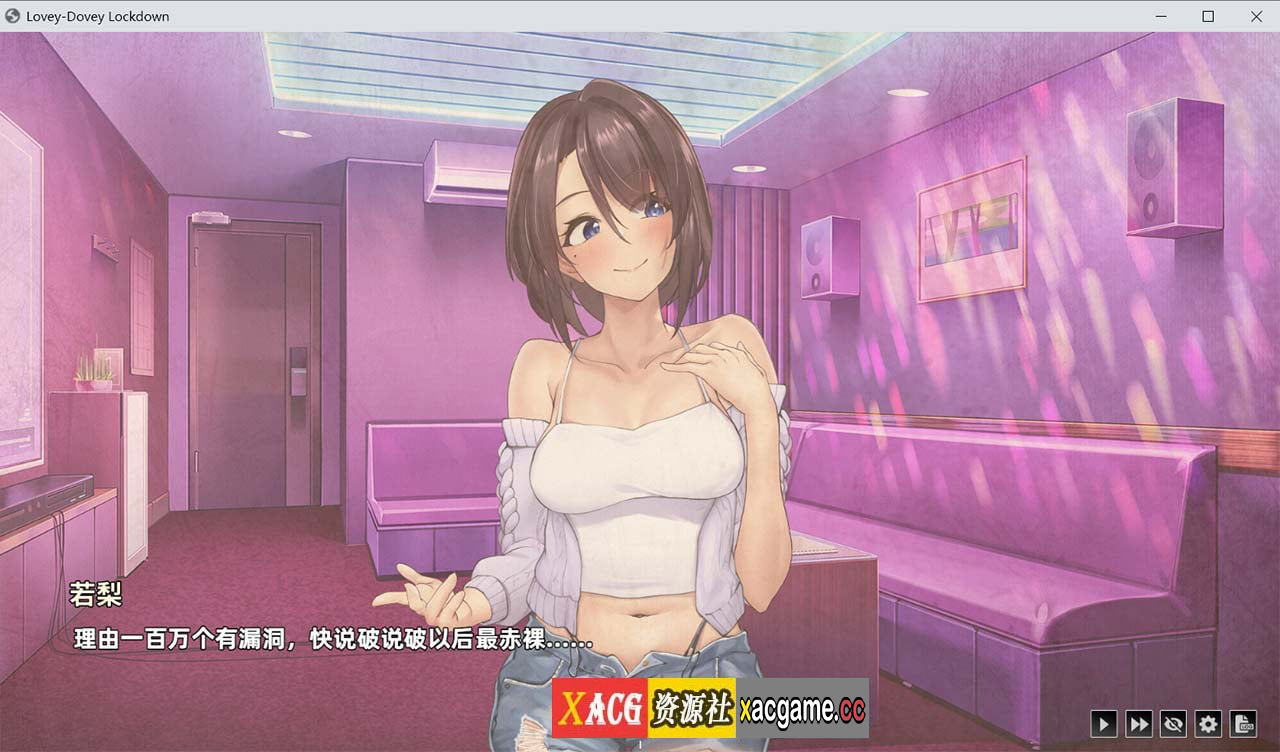Open settings via the gear icon
This screenshot has height=752, width=1280.
tap(1208, 723)
